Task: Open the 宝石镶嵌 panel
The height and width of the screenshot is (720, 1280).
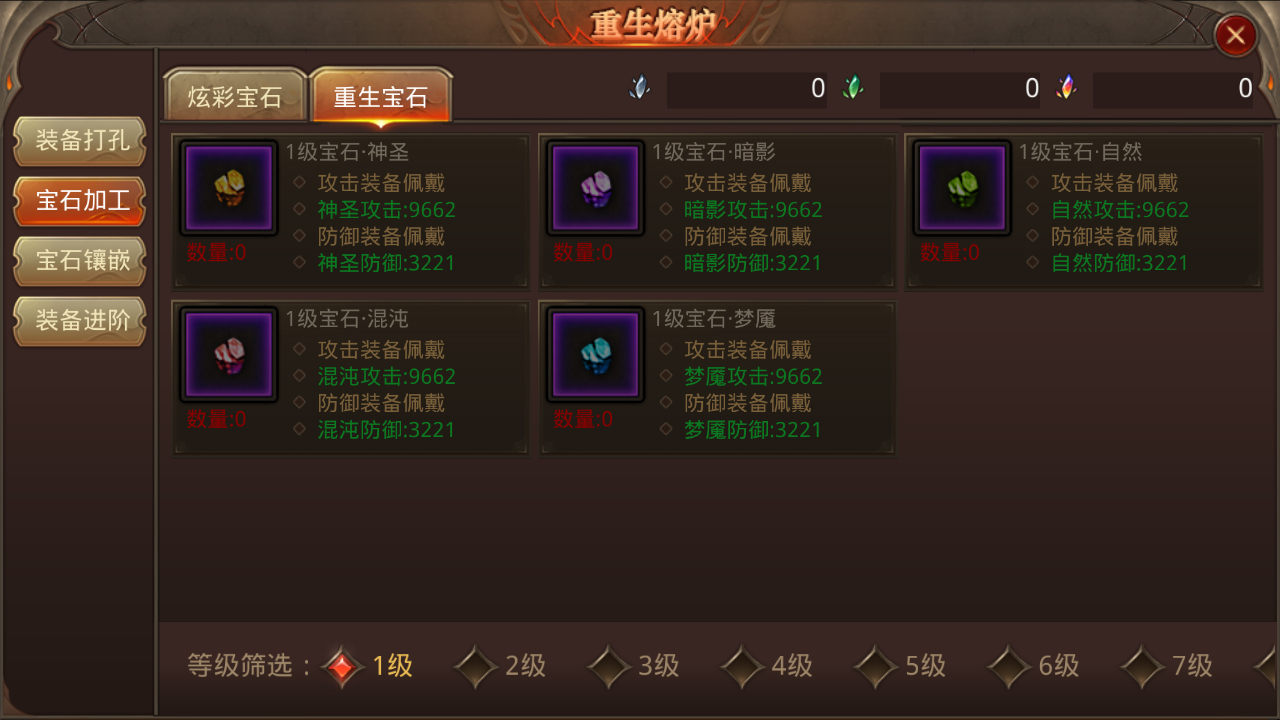Action: [79, 261]
